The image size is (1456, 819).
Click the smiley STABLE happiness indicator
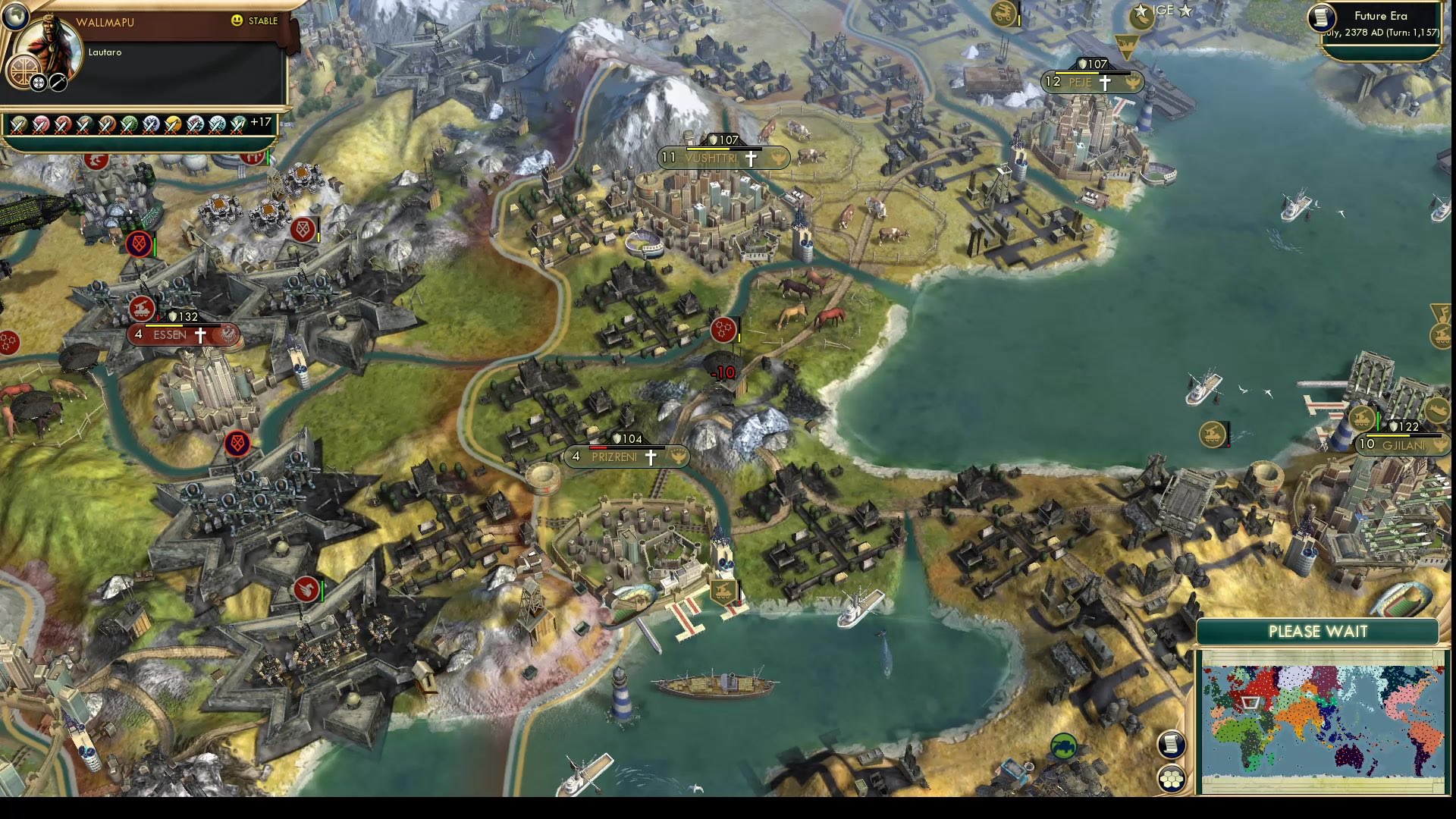click(236, 20)
